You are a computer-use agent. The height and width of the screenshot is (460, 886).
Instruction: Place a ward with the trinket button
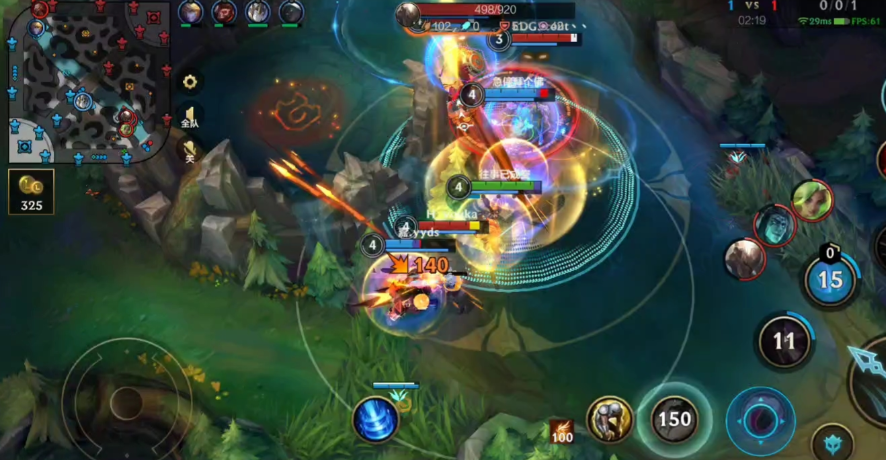pos(832,440)
